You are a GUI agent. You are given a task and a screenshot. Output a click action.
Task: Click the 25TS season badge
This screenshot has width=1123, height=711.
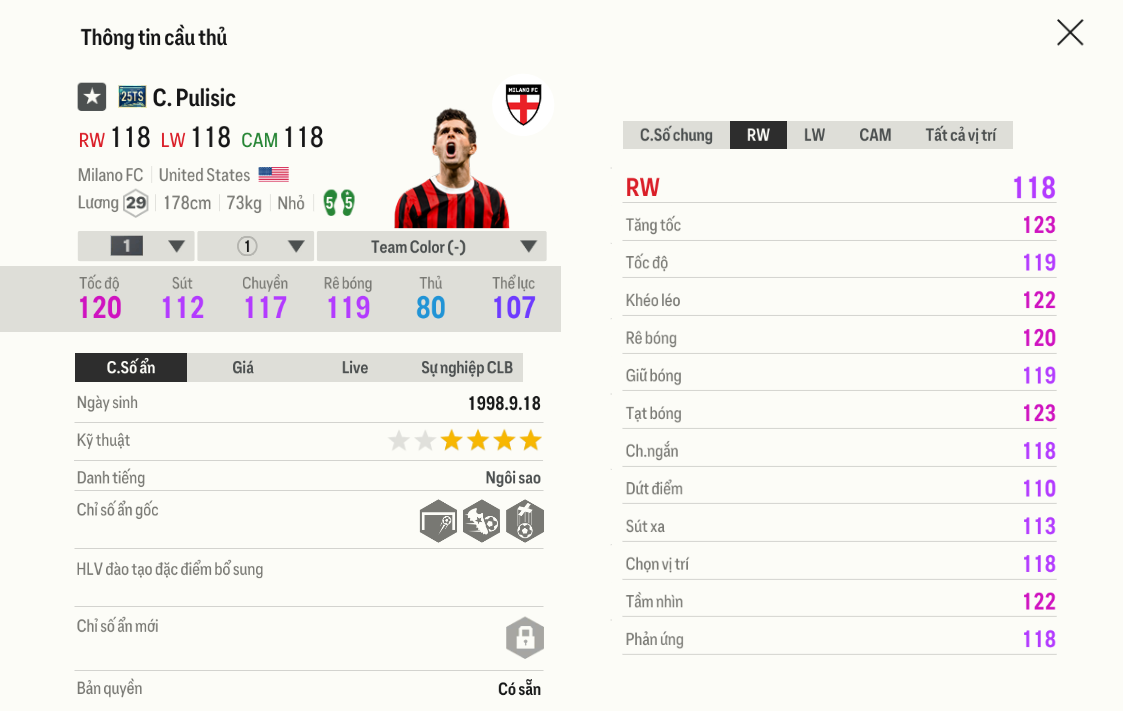pyautogui.click(x=132, y=97)
